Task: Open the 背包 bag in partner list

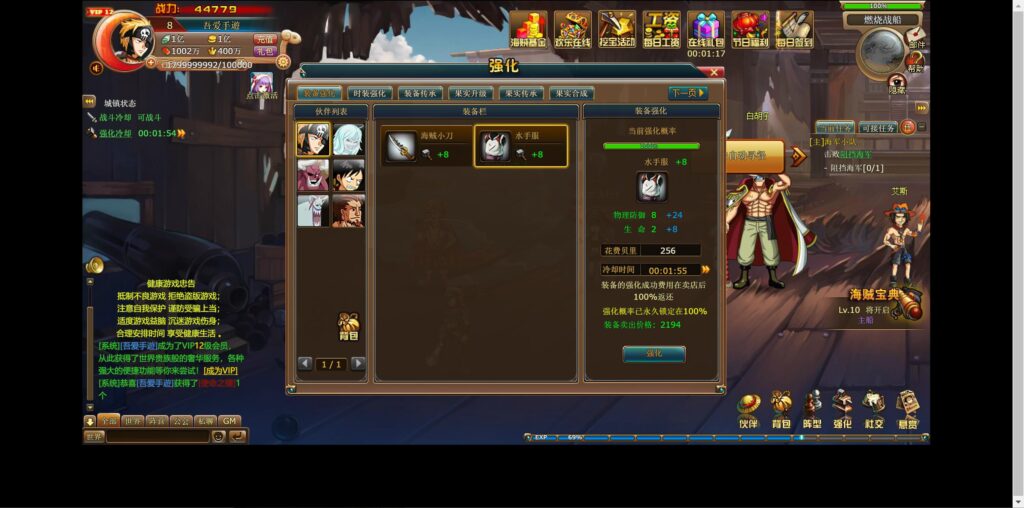Action: 348,326
